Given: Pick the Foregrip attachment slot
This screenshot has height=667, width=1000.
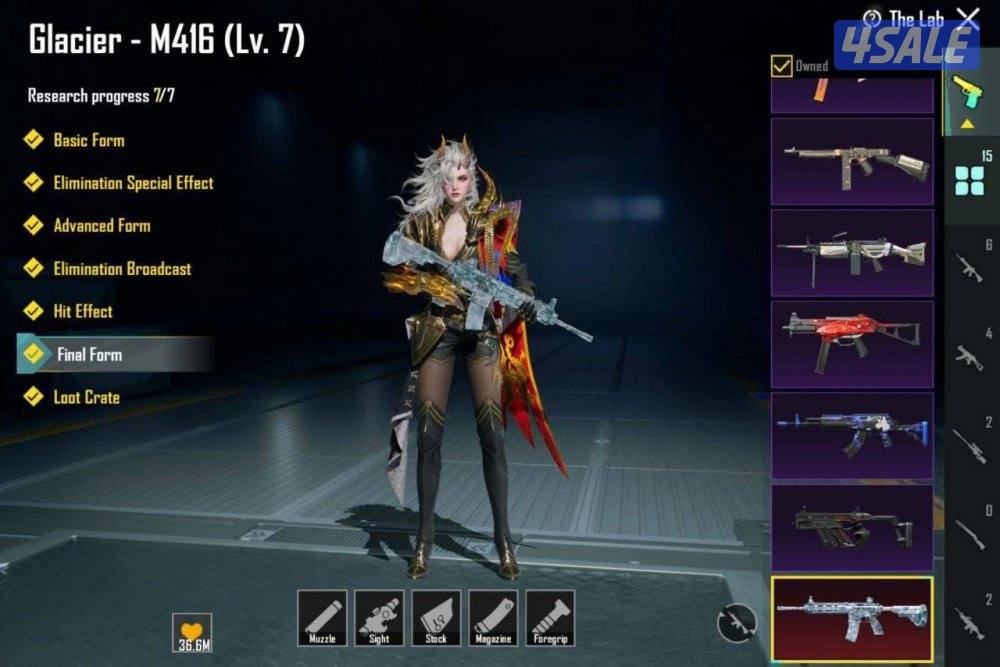Looking at the screenshot, I should [x=550, y=617].
